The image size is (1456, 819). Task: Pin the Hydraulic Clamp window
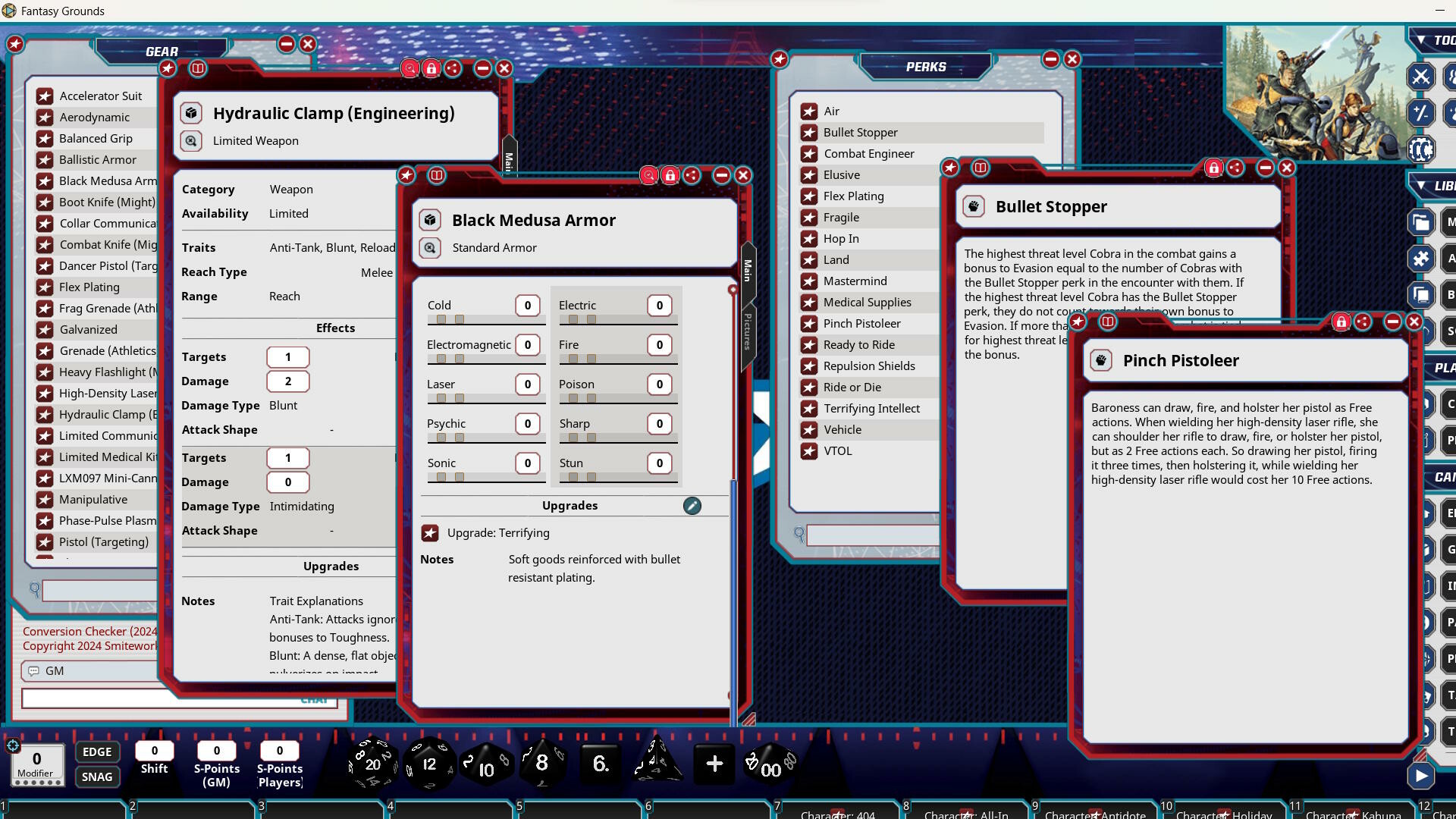click(x=168, y=68)
